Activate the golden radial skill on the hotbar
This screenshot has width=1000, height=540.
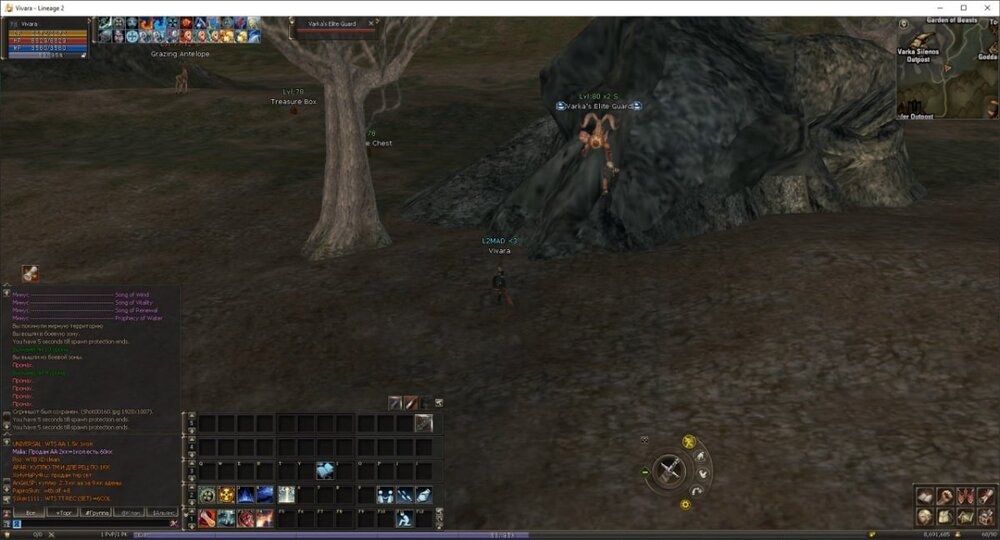[x=226, y=495]
